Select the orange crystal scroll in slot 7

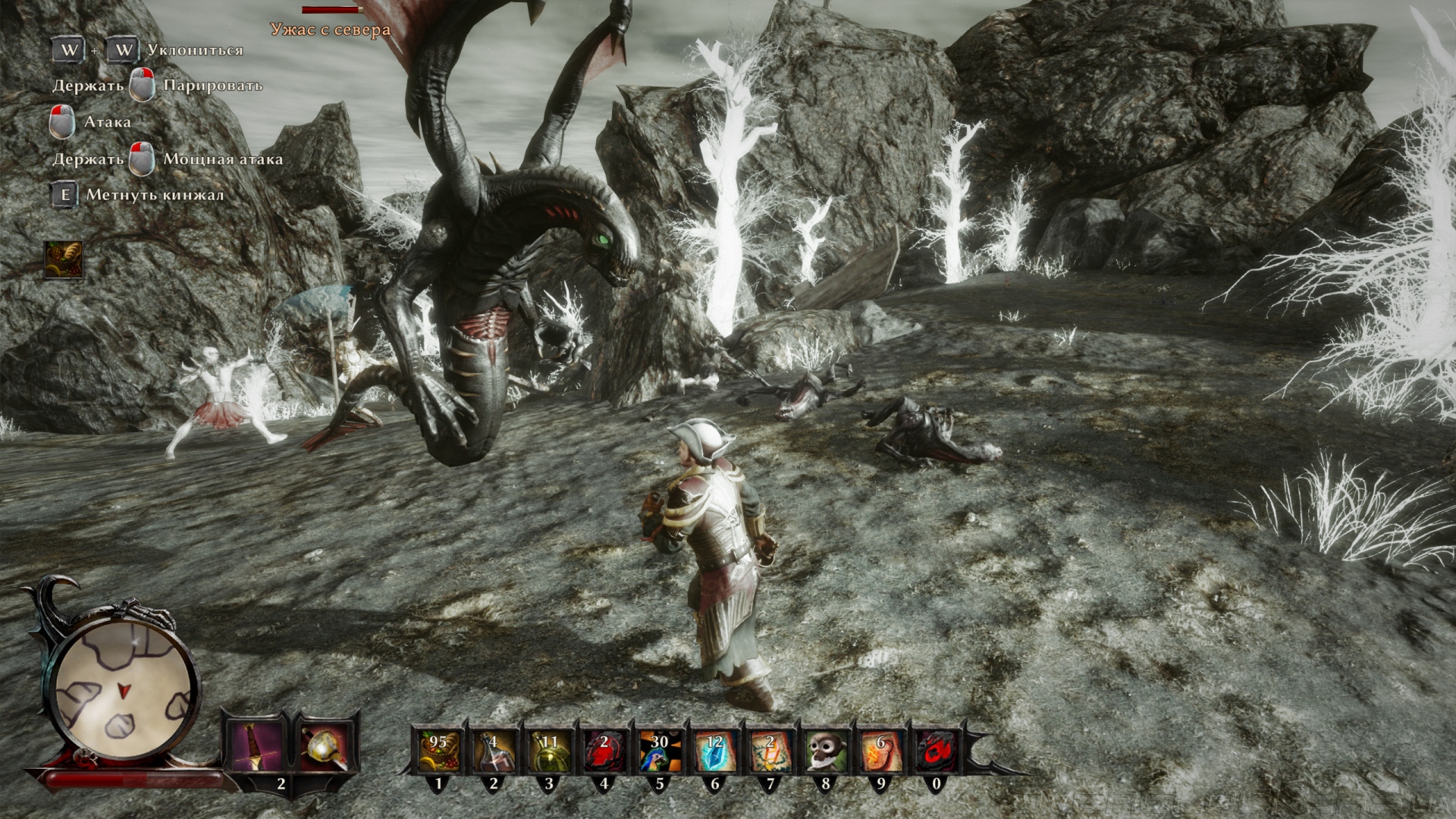770,751
